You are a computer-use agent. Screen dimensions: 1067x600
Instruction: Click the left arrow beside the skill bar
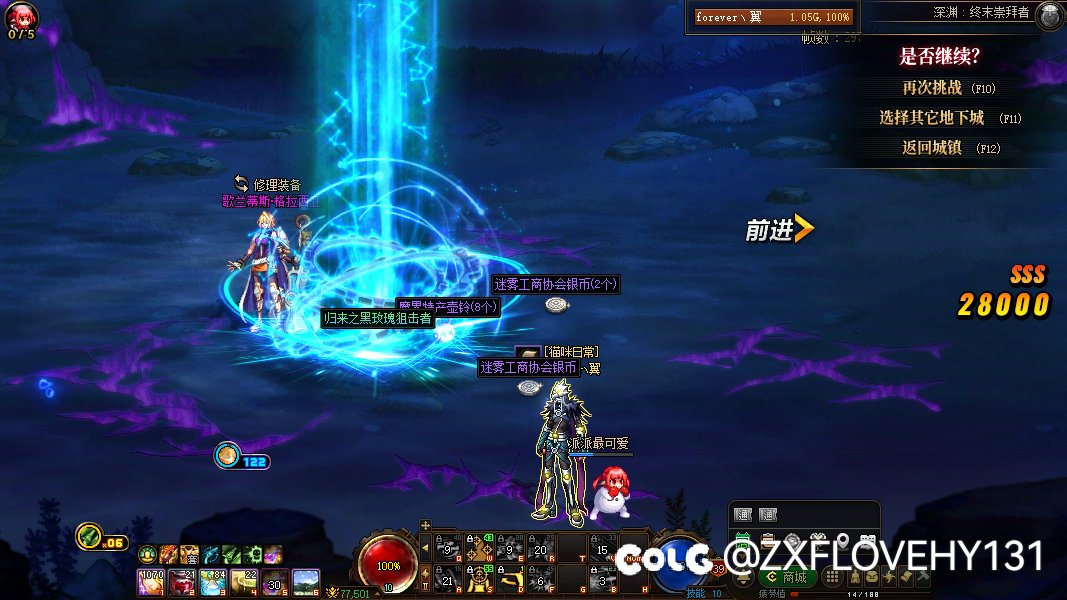point(424,546)
